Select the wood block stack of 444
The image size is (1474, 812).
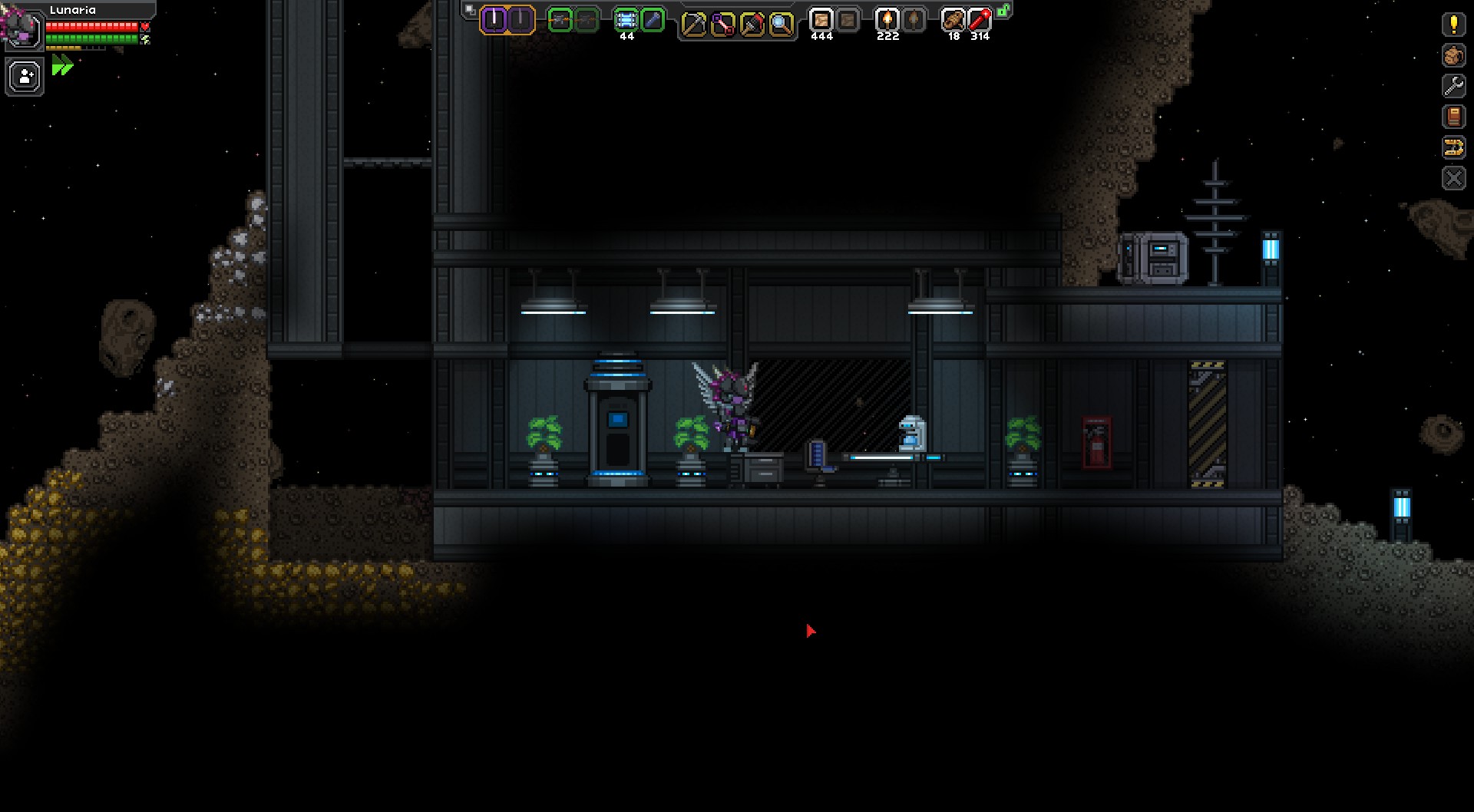[x=821, y=21]
